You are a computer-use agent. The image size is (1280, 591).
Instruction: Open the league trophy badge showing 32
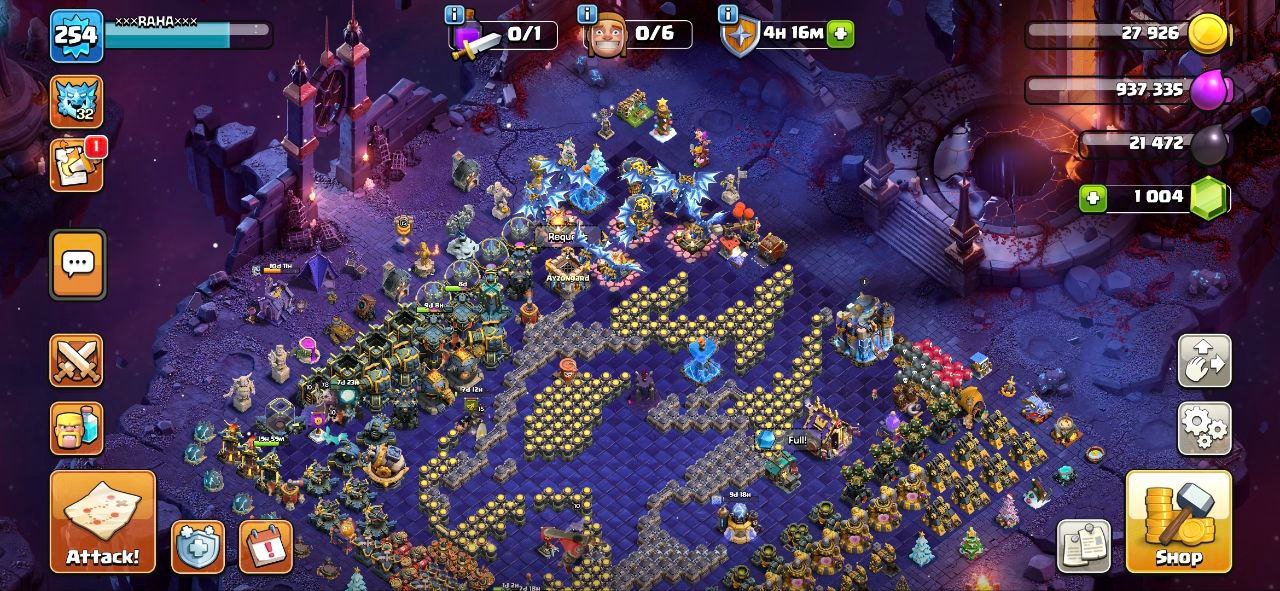76,101
